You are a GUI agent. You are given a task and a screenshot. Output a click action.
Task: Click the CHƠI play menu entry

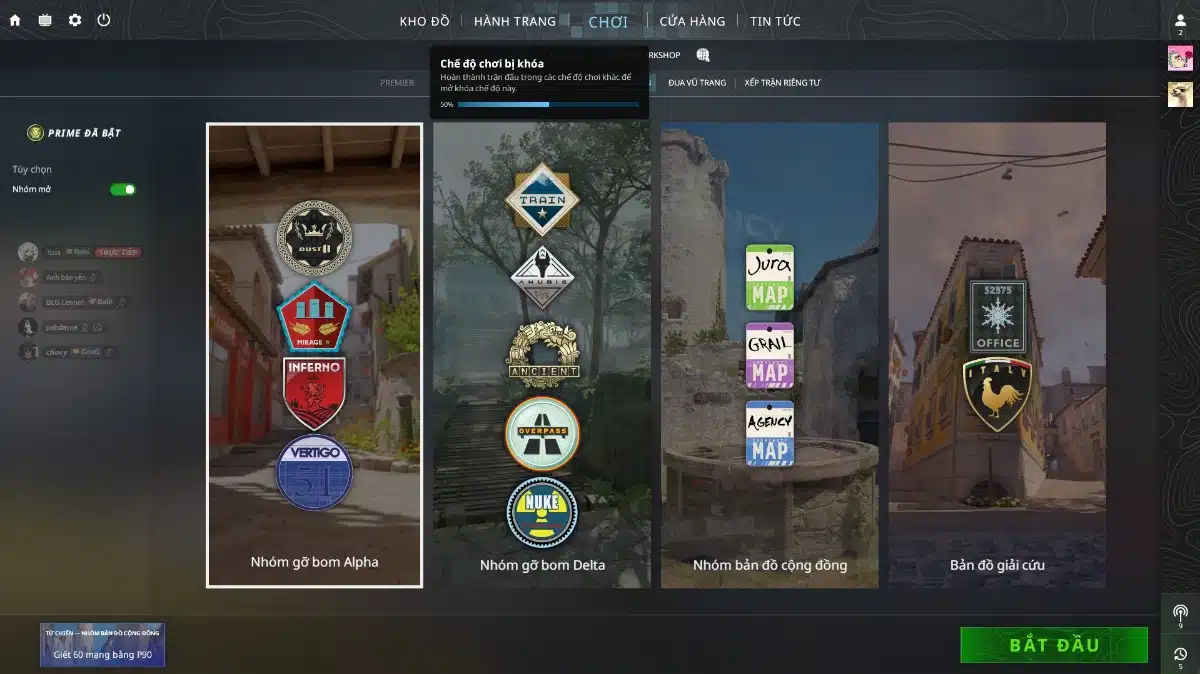point(608,21)
